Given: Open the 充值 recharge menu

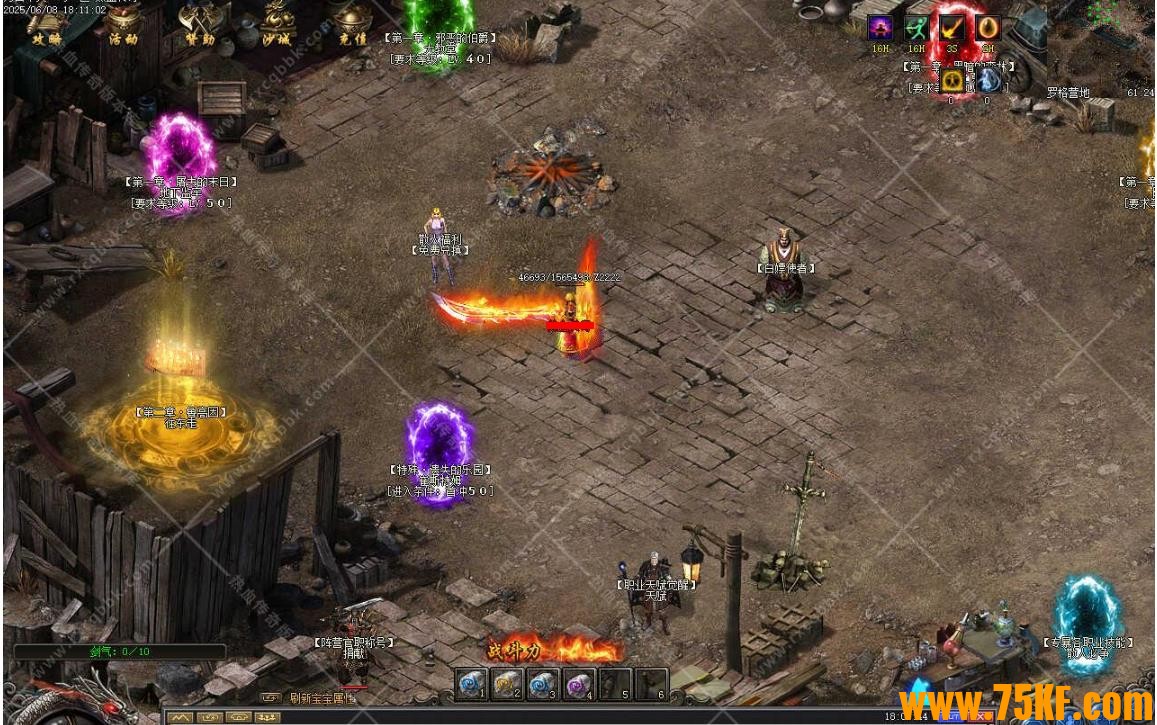Looking at the screenshot, I should 352,24.
